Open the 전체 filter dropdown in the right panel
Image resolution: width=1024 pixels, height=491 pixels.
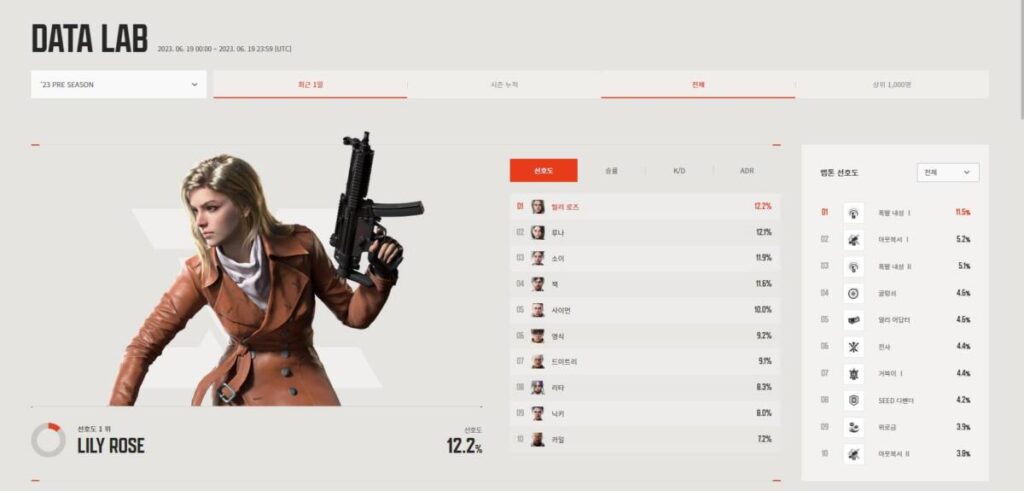pyautogui.click(x=947, y=172)
